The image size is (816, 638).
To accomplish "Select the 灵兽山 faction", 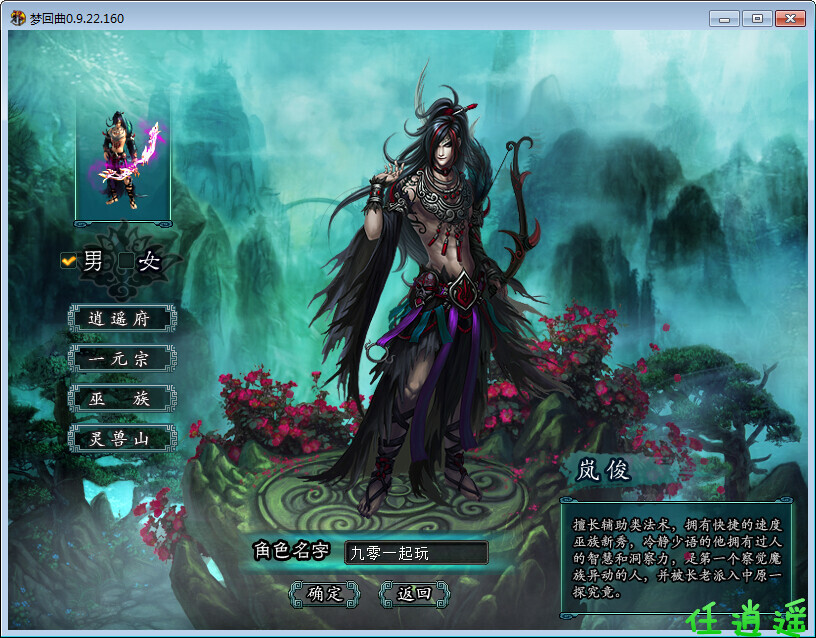I will (122, 438).
